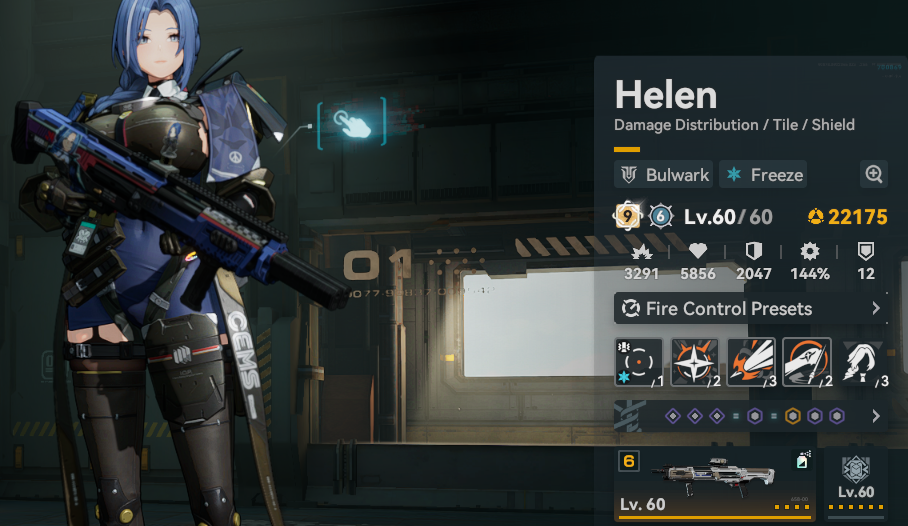
Task: Open the crosshair skill with snowflake
Action: coord(639,362)
